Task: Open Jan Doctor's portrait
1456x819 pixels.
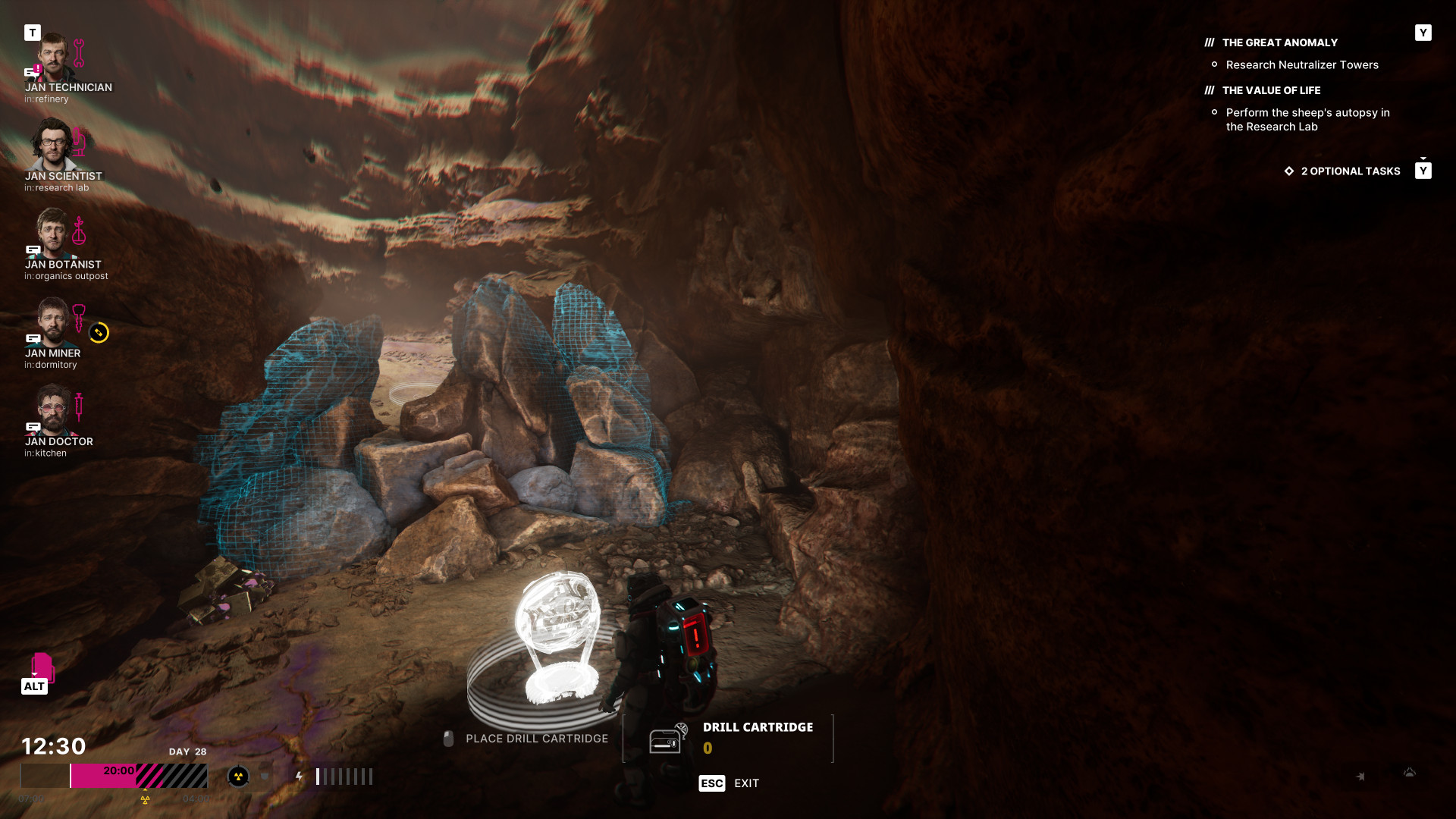Action: (x=52, y=411)
